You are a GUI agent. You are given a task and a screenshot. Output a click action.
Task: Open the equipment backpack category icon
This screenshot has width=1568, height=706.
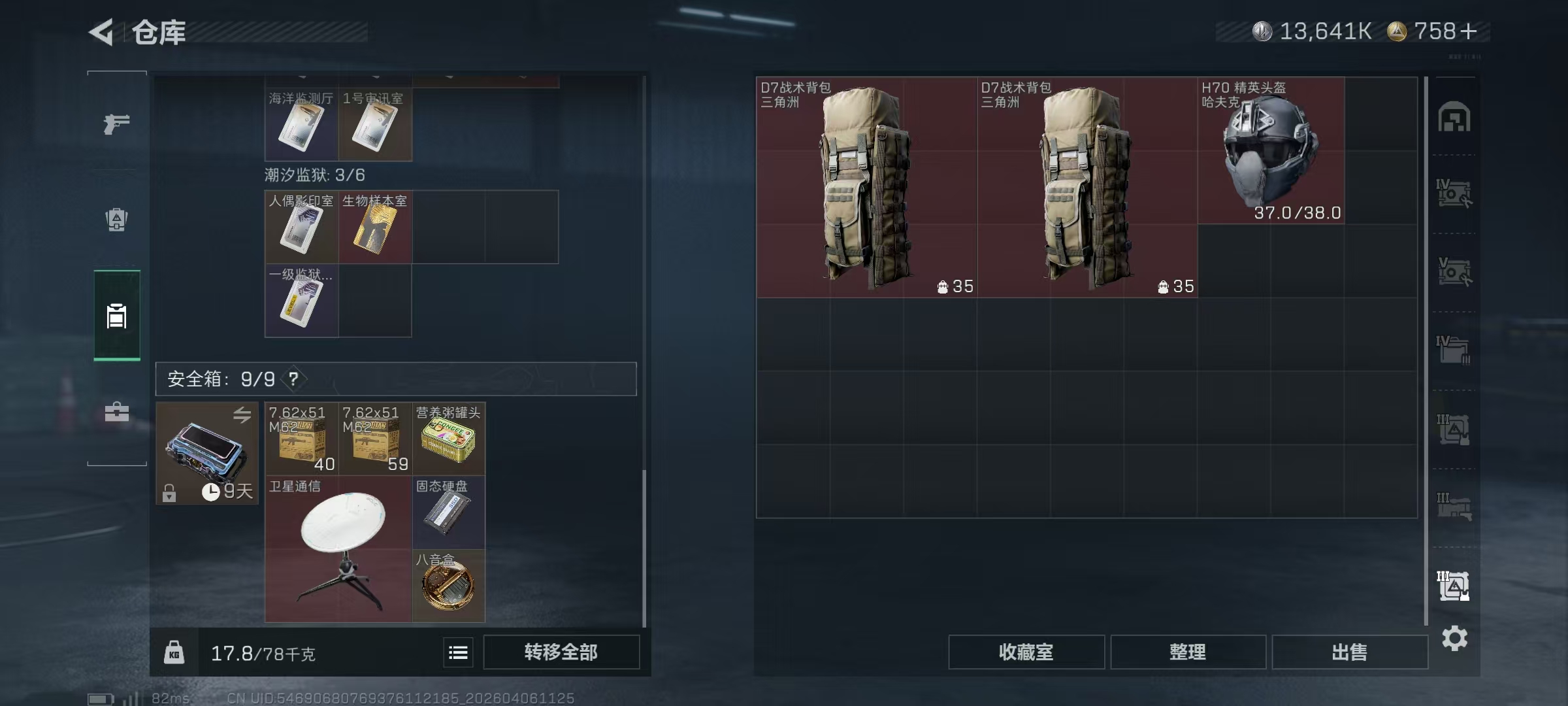pos(116,219)
